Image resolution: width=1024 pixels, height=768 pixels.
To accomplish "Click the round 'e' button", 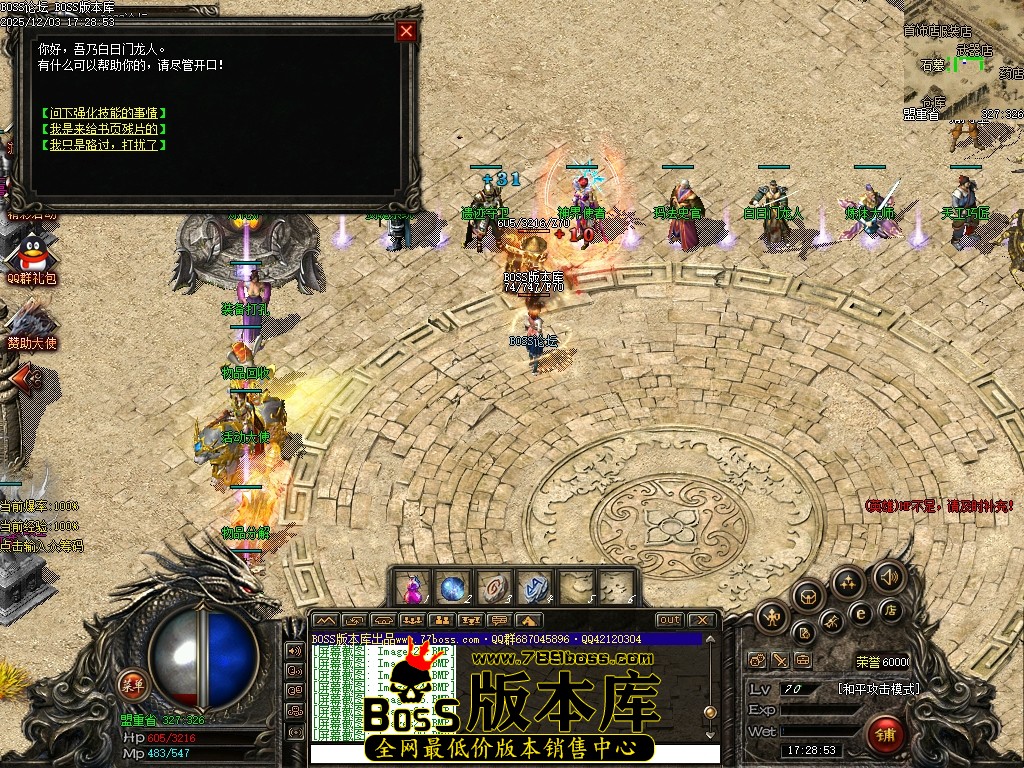I will pos(860,613).
